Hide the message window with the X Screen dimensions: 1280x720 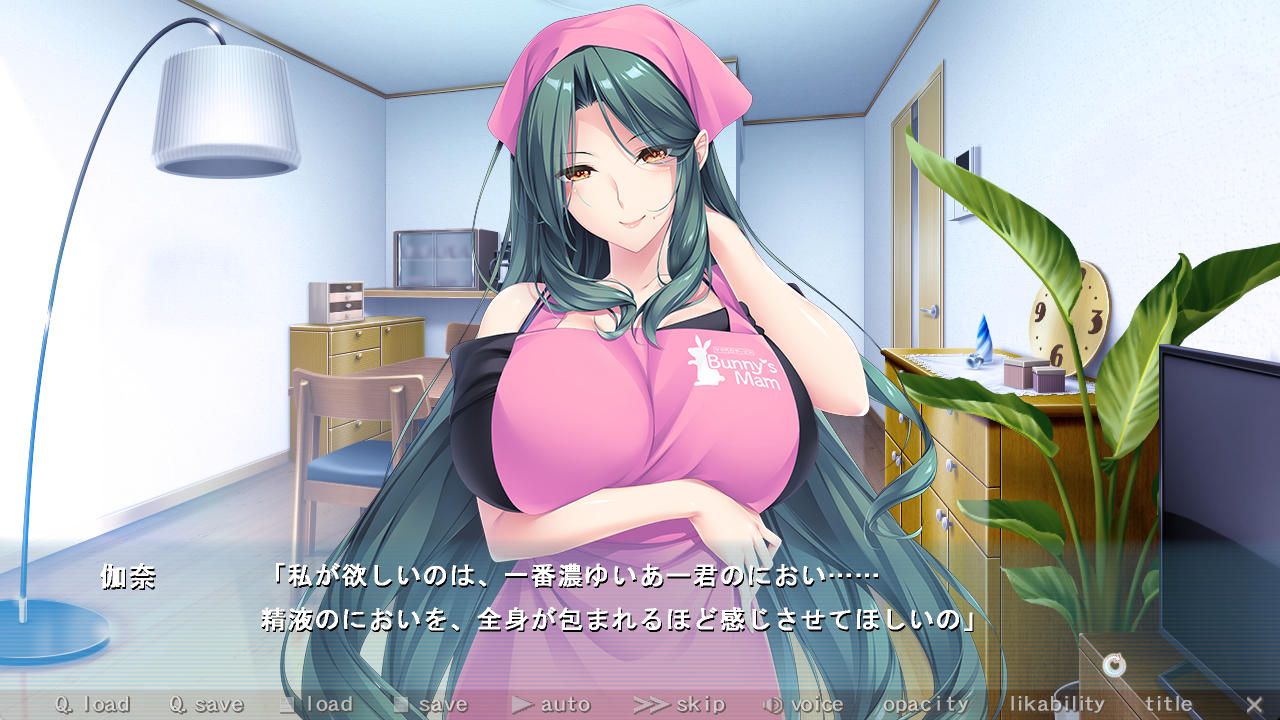[x=1253, y=704]
